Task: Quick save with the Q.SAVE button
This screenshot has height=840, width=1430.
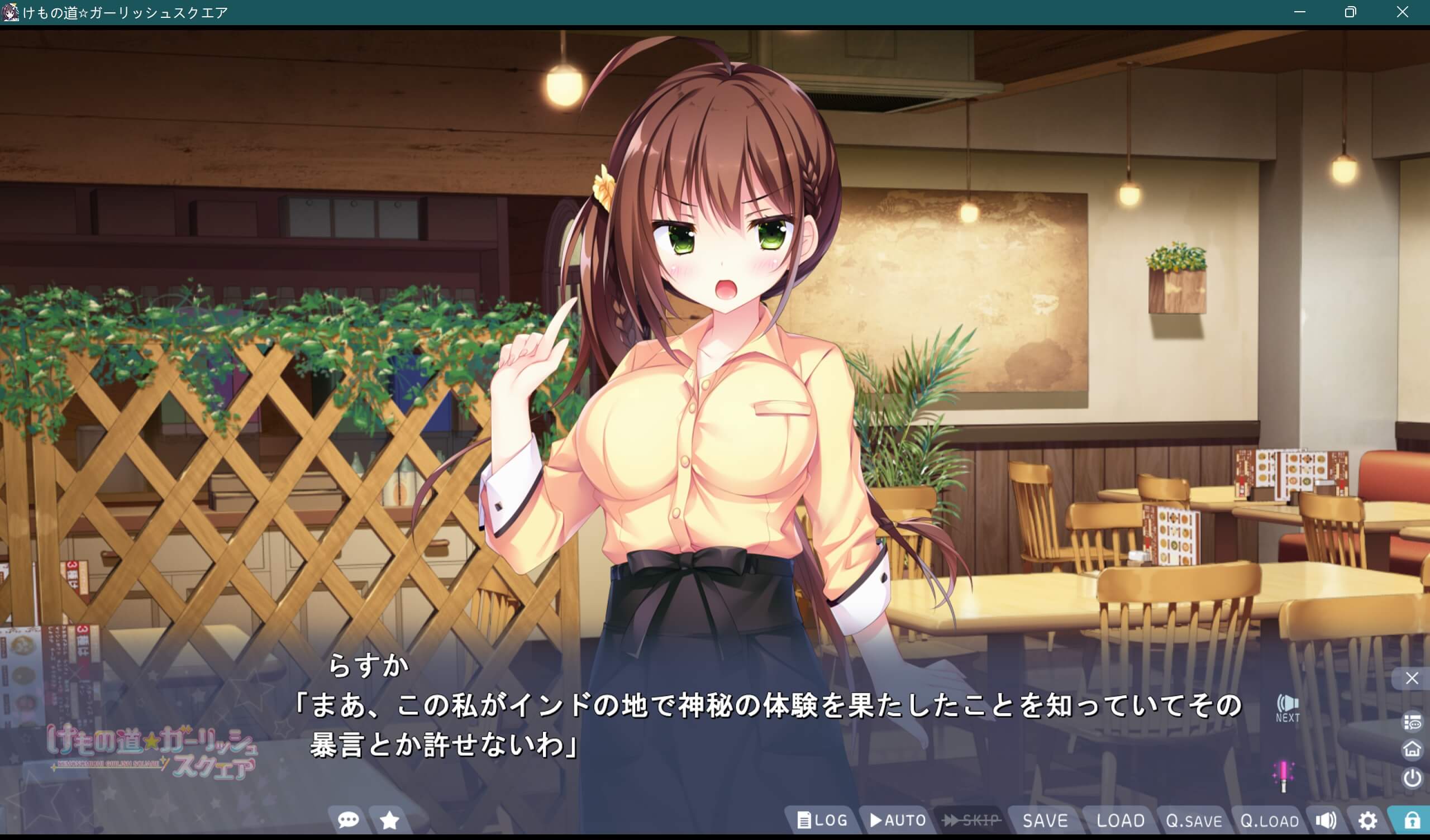Action: 1194,820
